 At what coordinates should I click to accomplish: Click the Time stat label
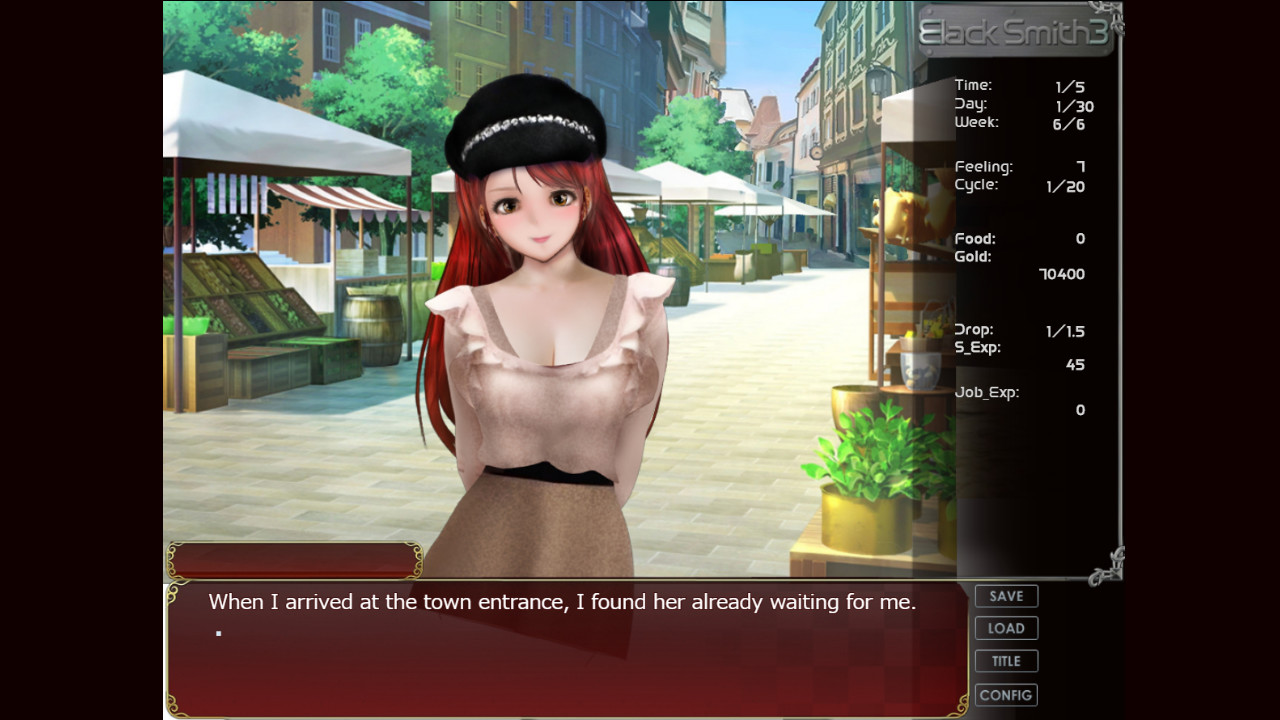973,85
